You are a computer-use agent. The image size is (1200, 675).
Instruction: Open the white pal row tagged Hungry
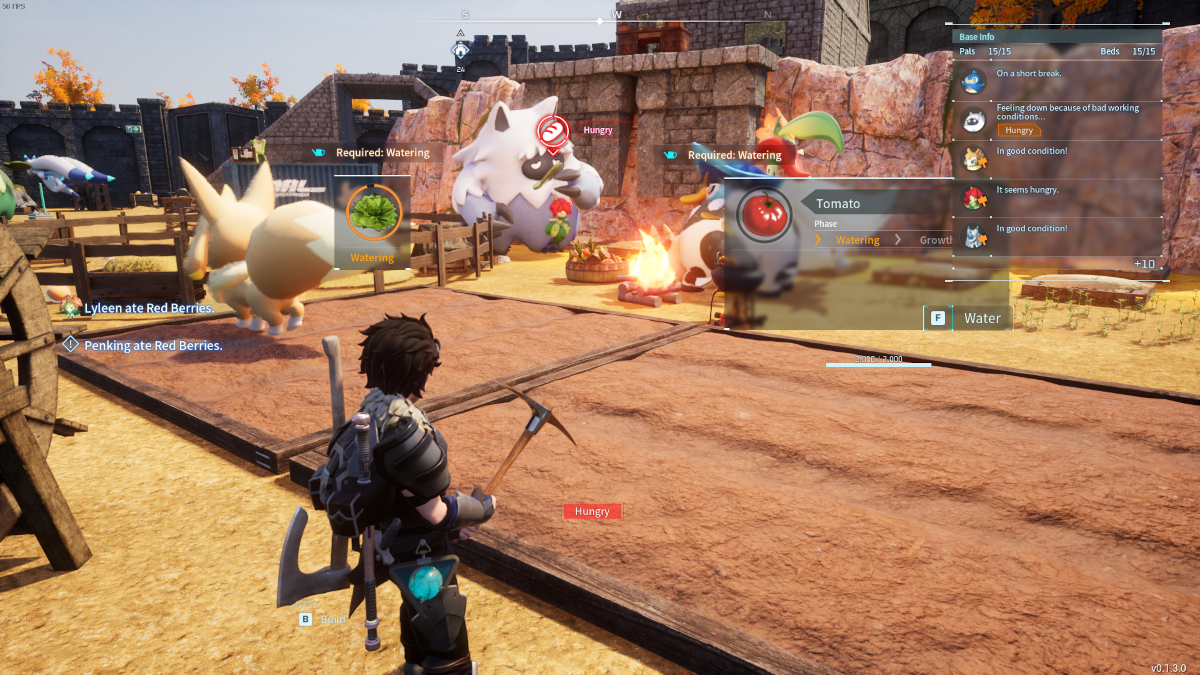point(973,120)
